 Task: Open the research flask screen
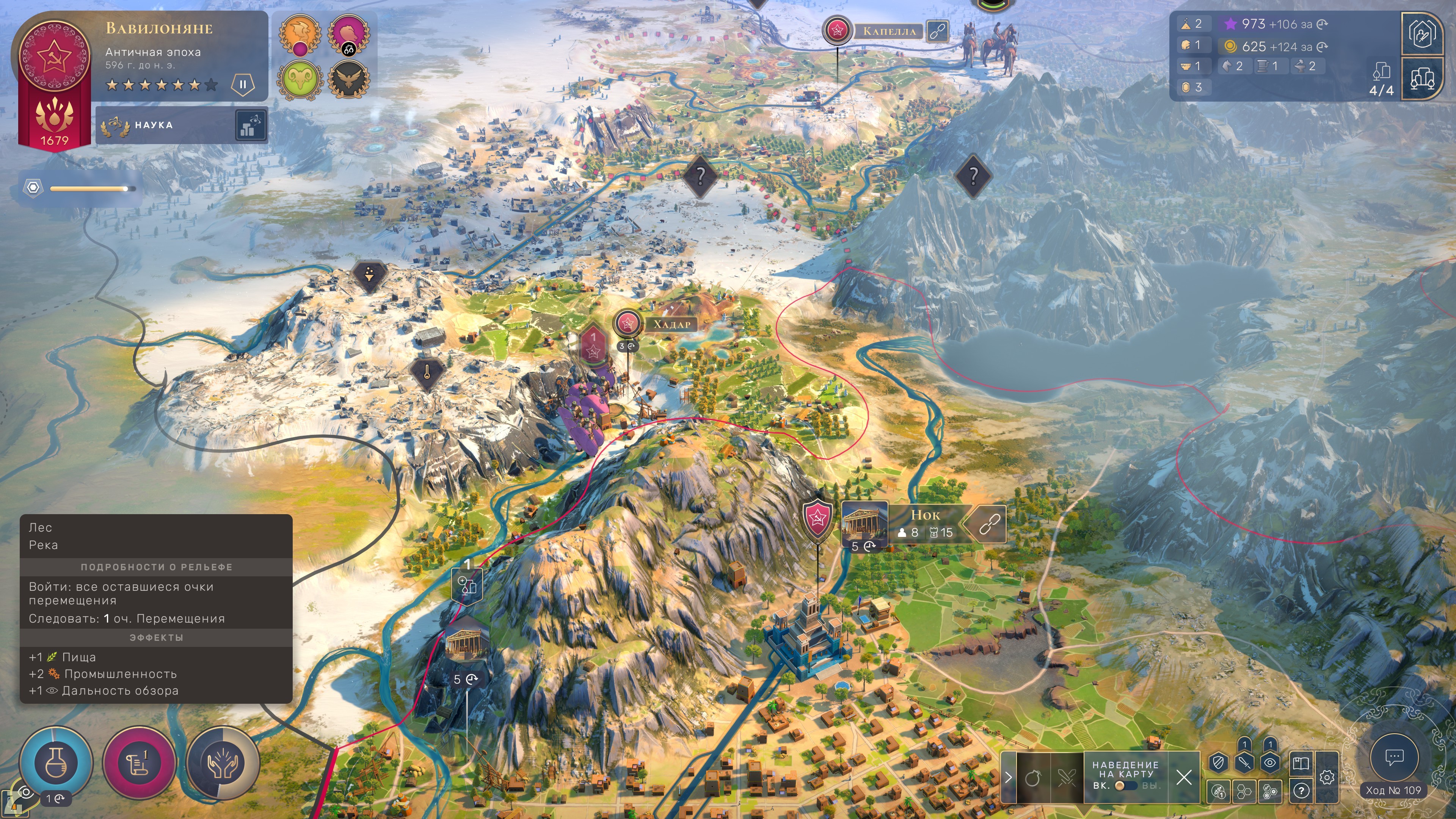(x=55, y=763)
